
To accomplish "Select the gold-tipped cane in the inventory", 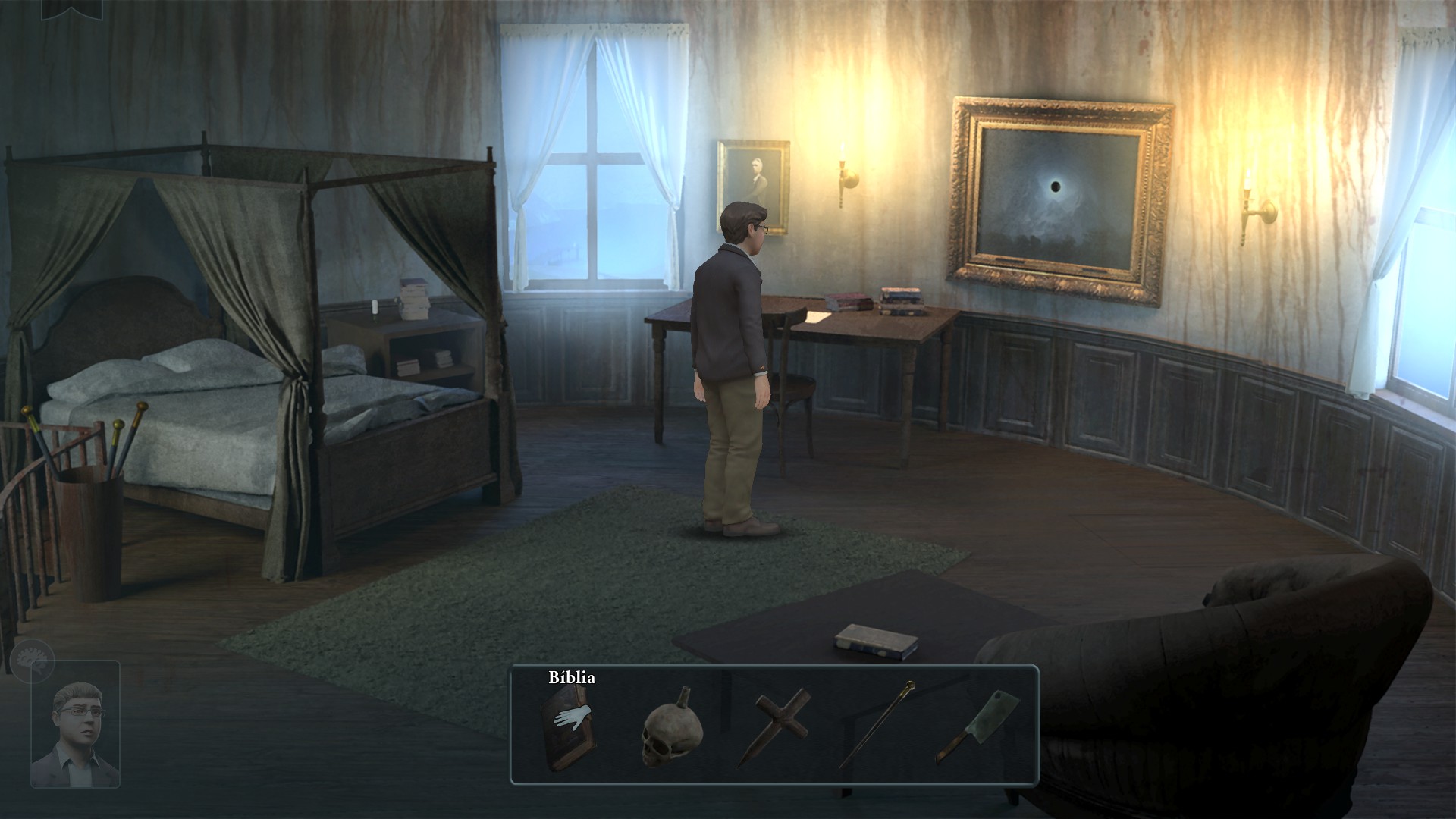I will [877, 724].
